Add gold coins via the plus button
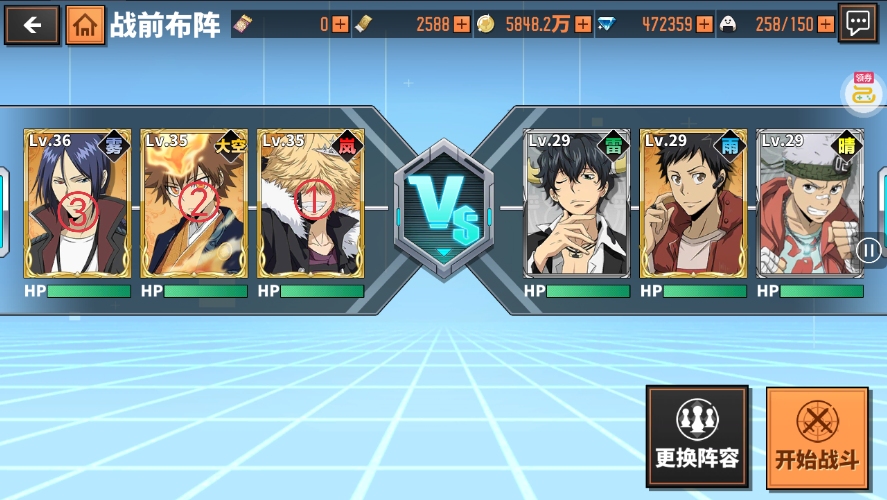This screenshot has height=500, width=887. 584,24
